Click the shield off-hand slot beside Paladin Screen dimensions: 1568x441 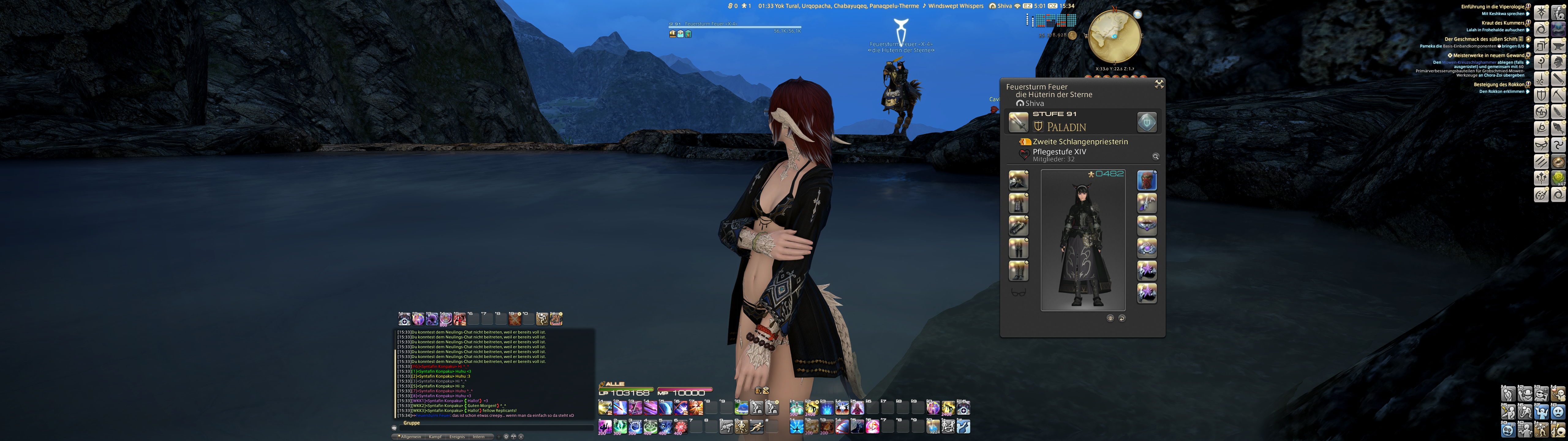coord(1147,123)
